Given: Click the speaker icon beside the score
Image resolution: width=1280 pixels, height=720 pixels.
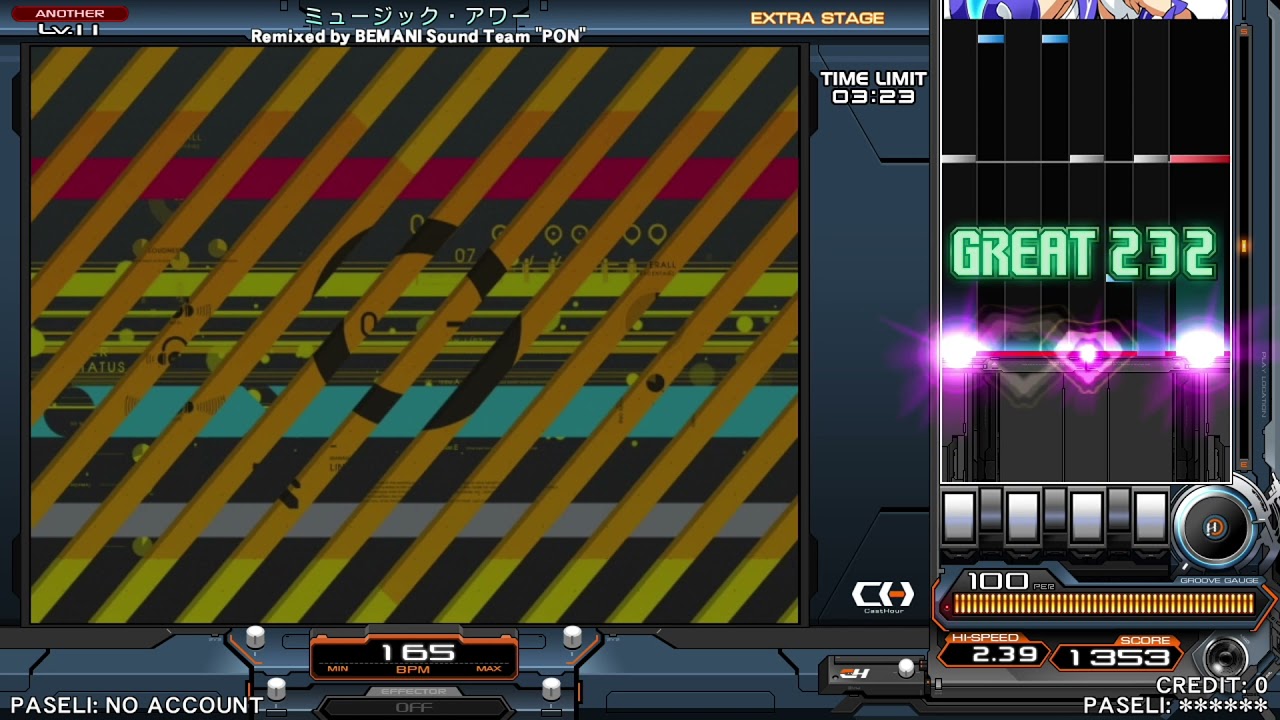Looking at the screenshot, I should pos(1226,659).
